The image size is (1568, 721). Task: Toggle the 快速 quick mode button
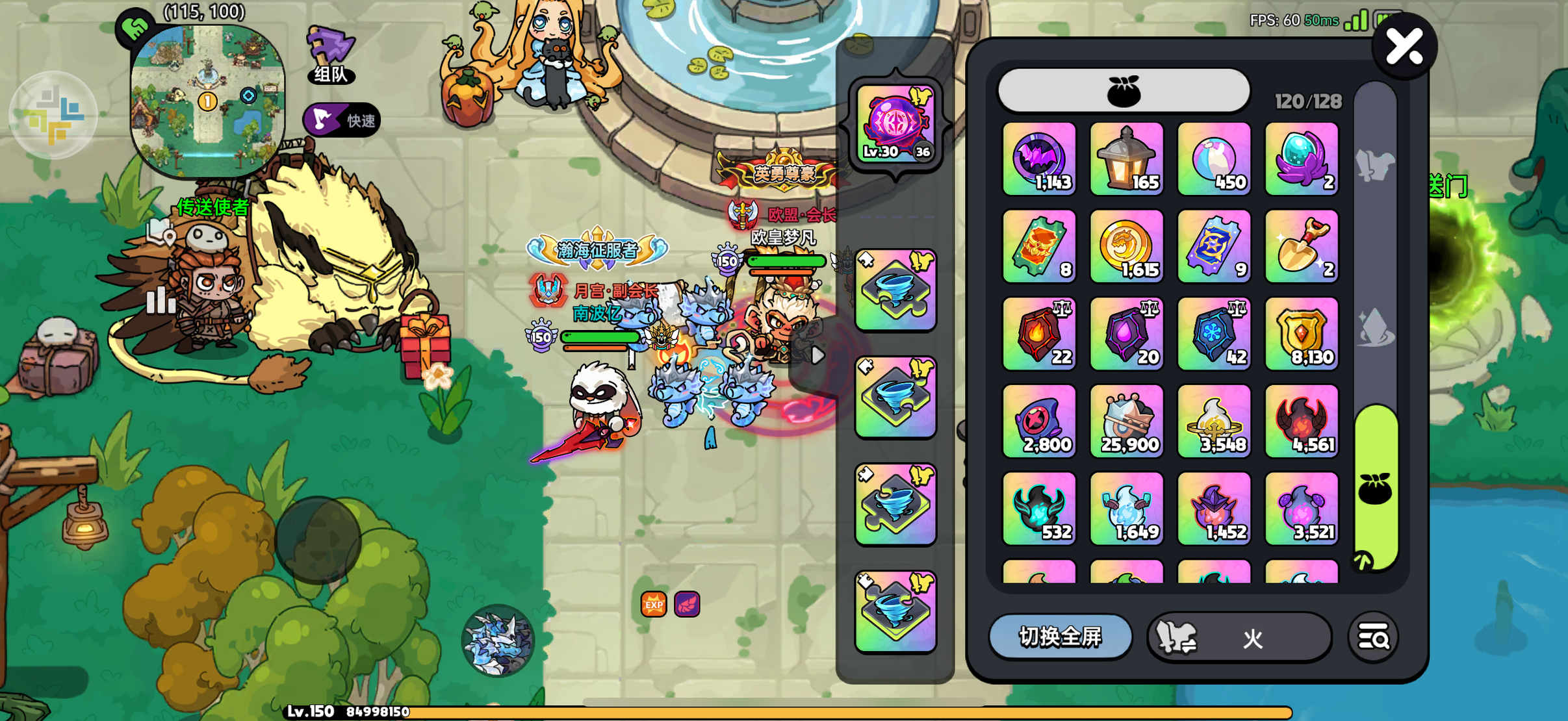pyautogui.click(x=342, y=120)
